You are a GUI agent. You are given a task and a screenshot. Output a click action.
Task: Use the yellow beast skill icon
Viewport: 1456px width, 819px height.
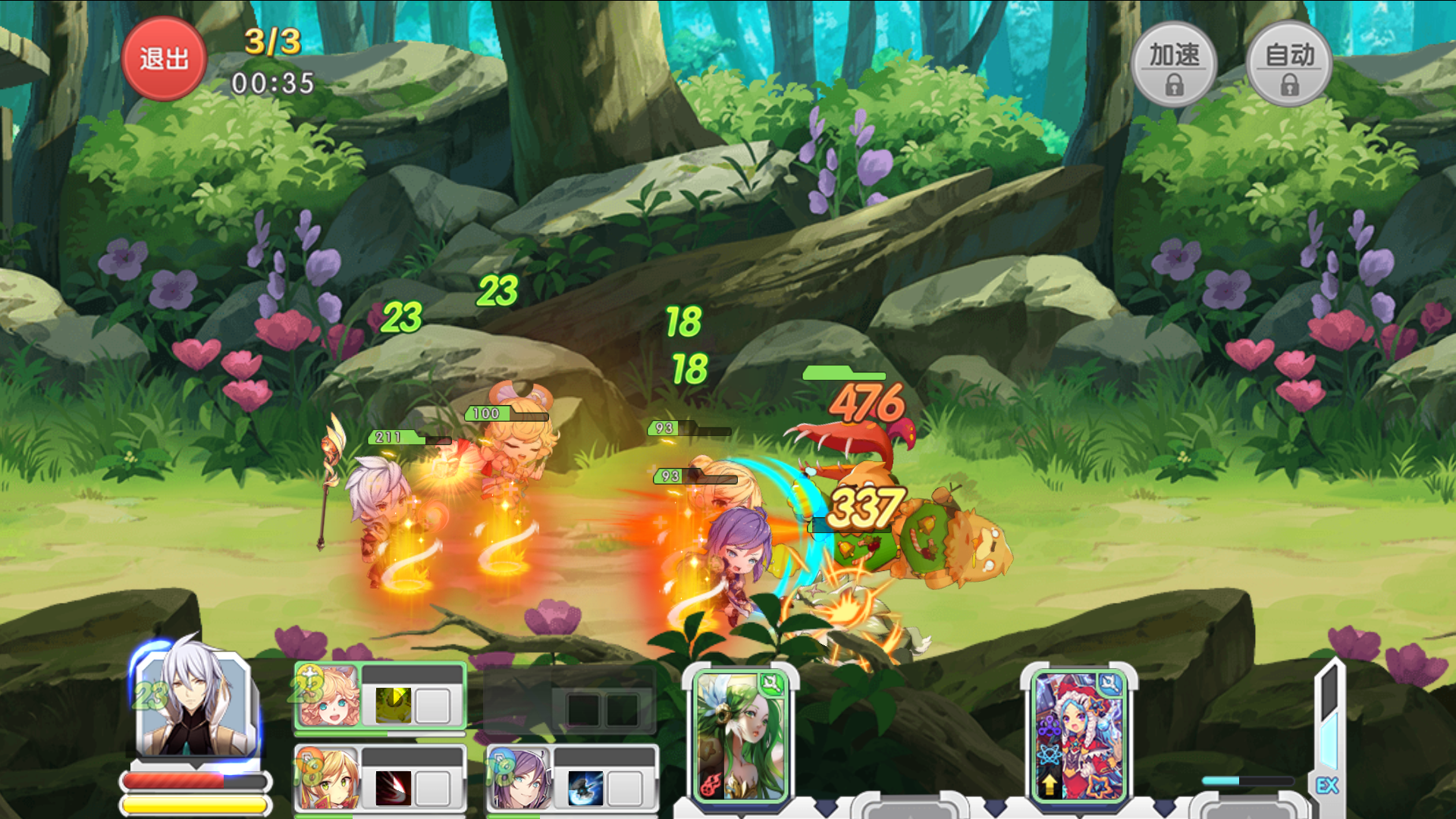(393, 705)
